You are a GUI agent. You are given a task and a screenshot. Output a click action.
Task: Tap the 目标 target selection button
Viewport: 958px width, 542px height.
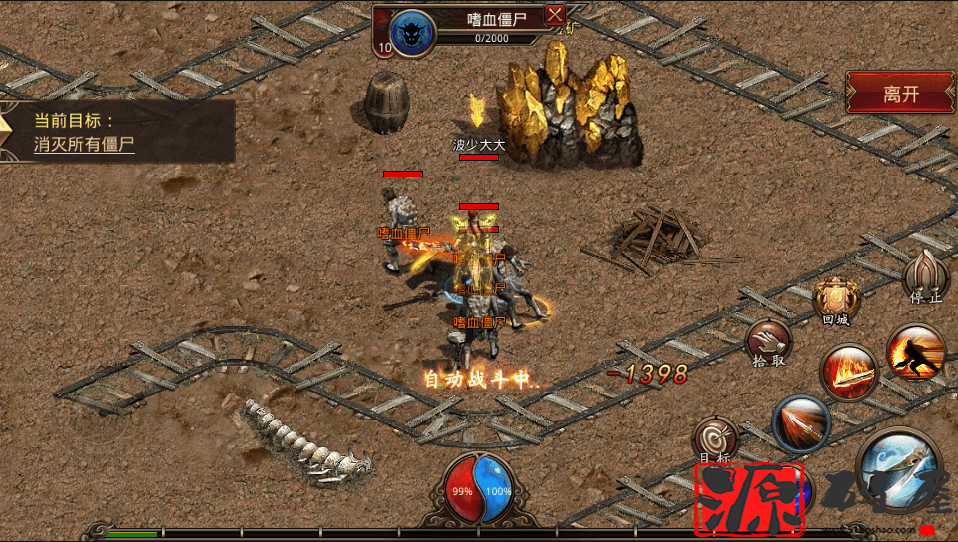point(716,438)
